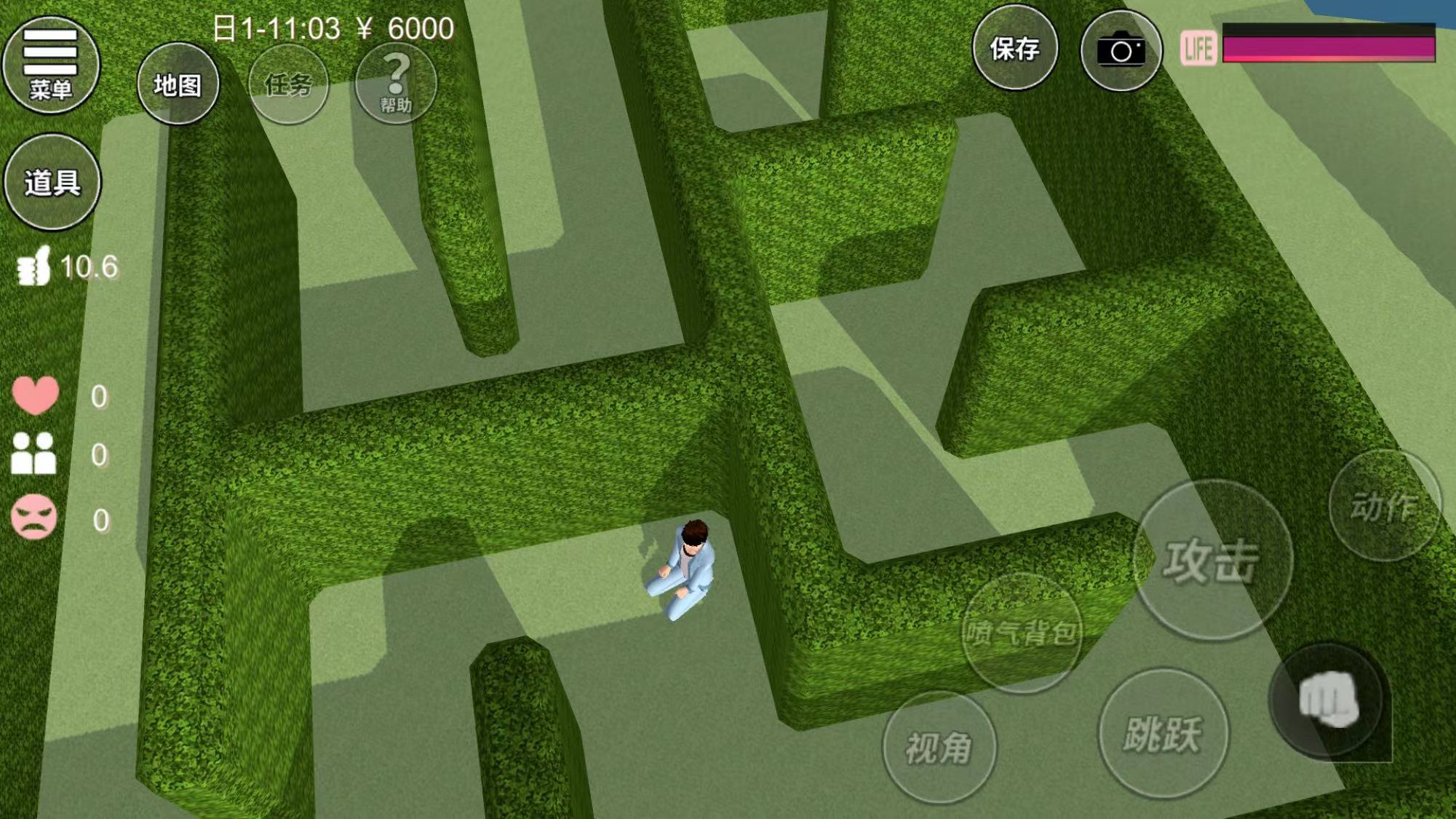The width and height of the screenshot is (1456, 819).
Task: Tap the 跳跃 jump button
Action: (1162, 733)
